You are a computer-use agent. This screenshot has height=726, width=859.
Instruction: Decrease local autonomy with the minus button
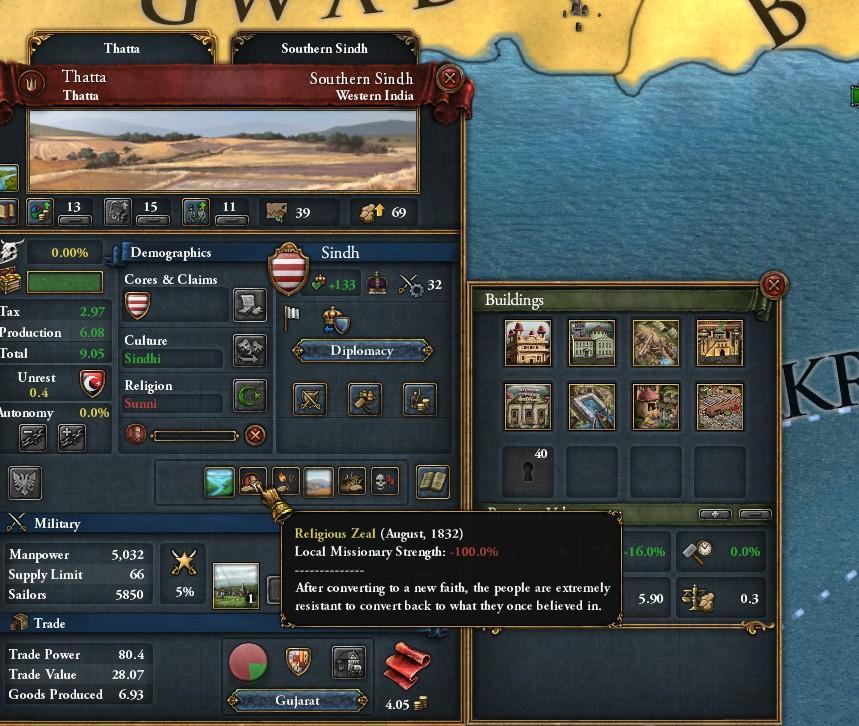click(x=33, y=437)
